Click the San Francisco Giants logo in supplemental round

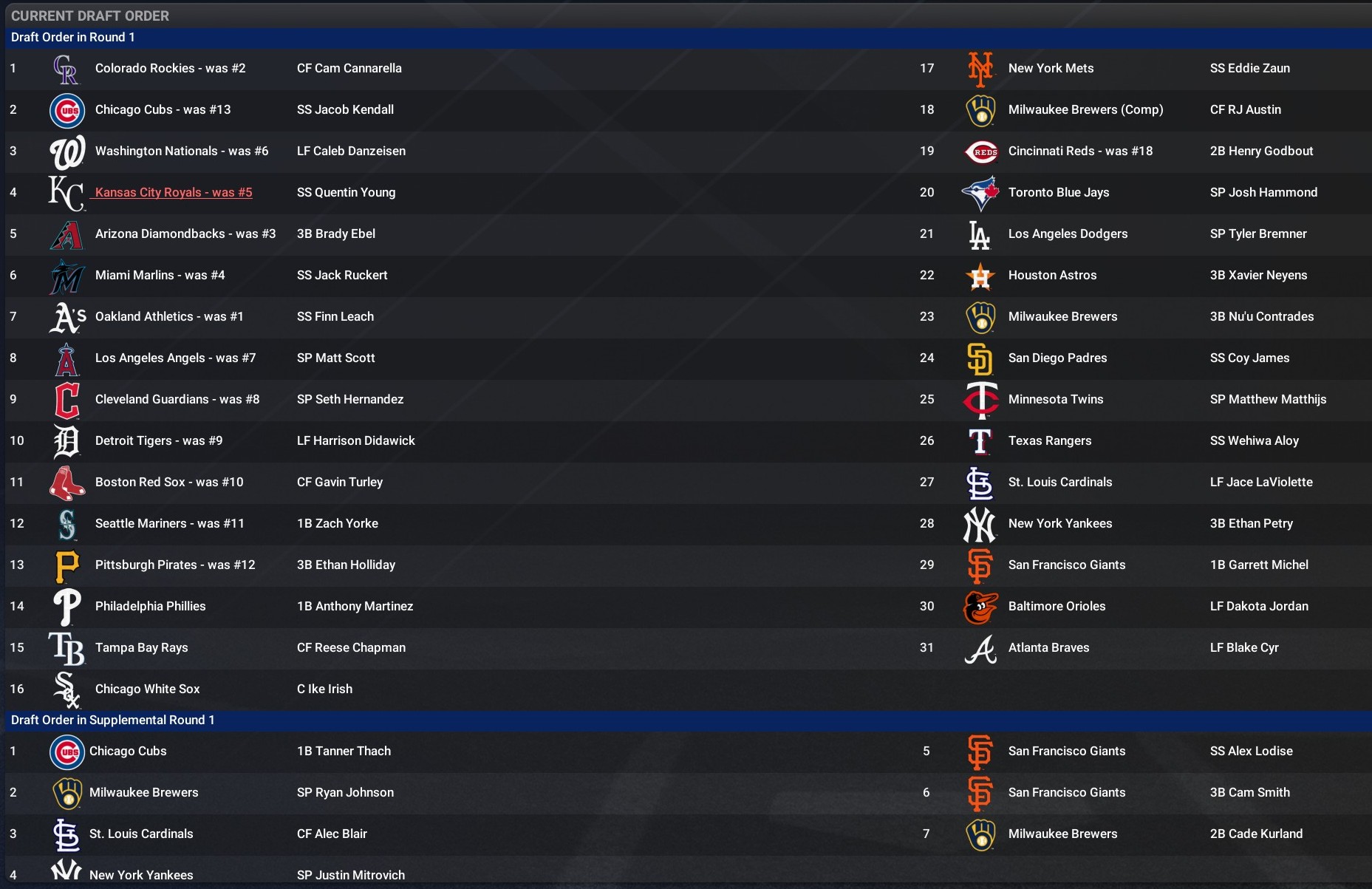(980, 751)
